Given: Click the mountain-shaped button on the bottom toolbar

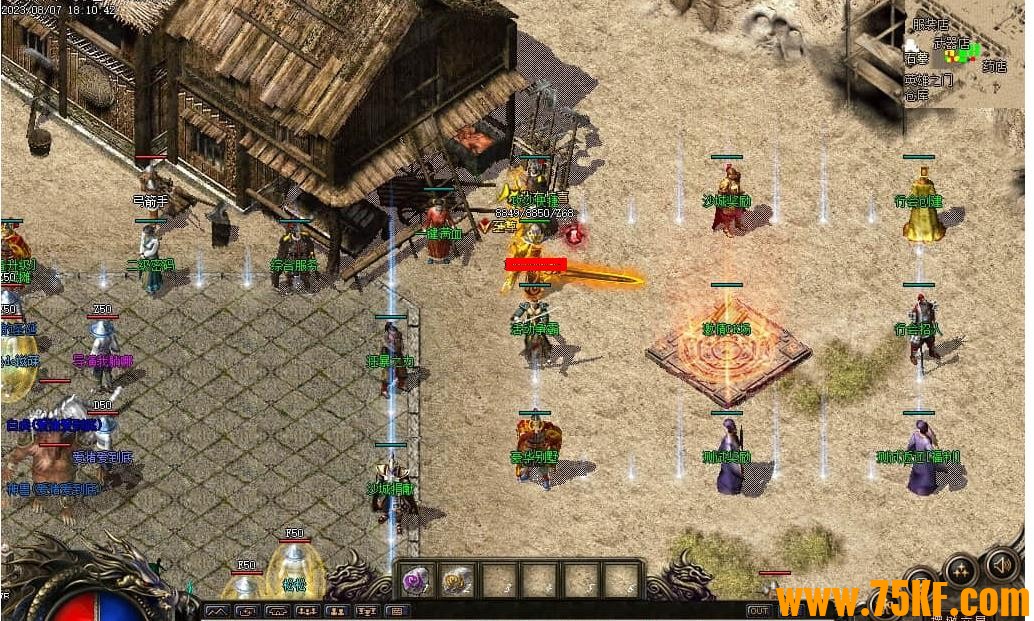Looking at the screenshot, I should coord(217,610).
